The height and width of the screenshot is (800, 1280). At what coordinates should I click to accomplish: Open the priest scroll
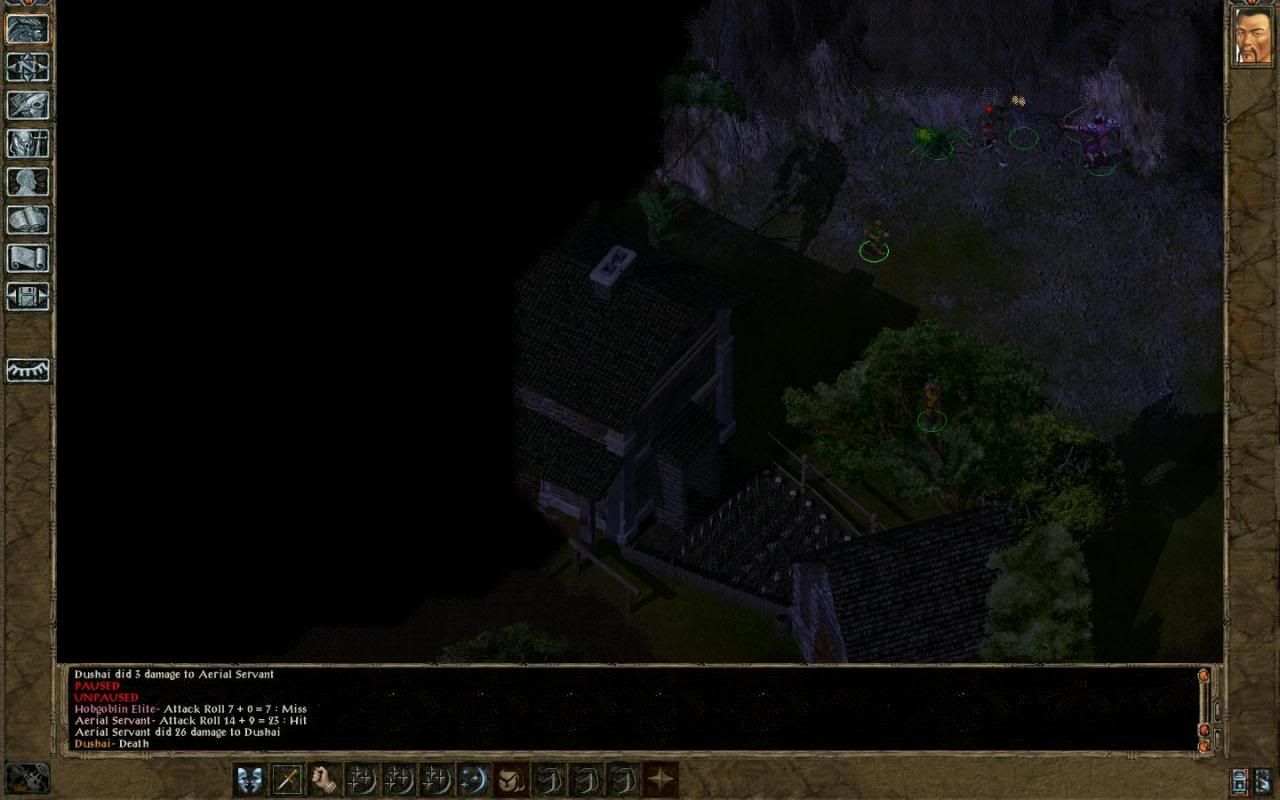click(28, 258)
